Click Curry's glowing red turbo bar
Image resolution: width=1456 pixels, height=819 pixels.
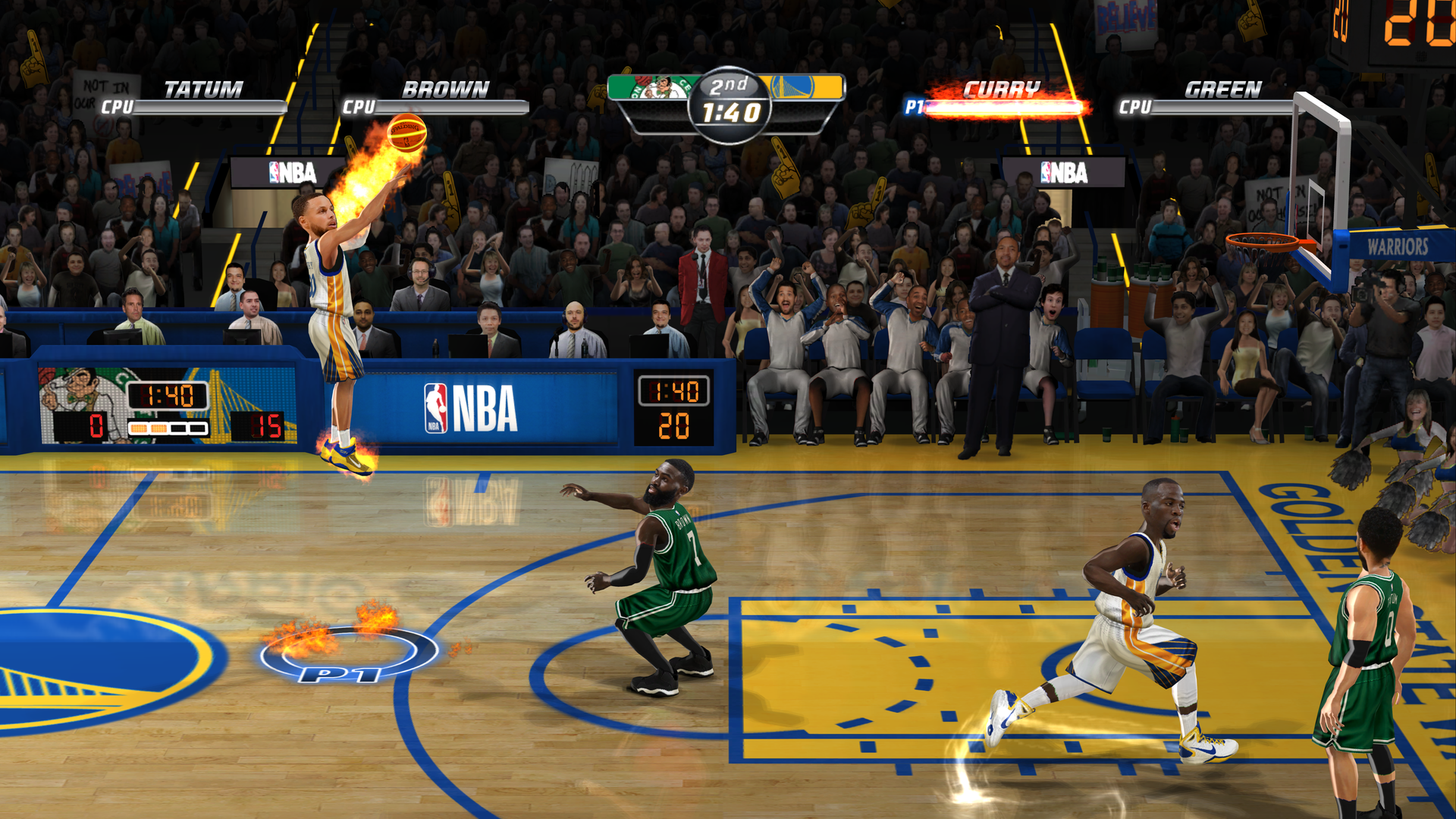(1009, 108)
